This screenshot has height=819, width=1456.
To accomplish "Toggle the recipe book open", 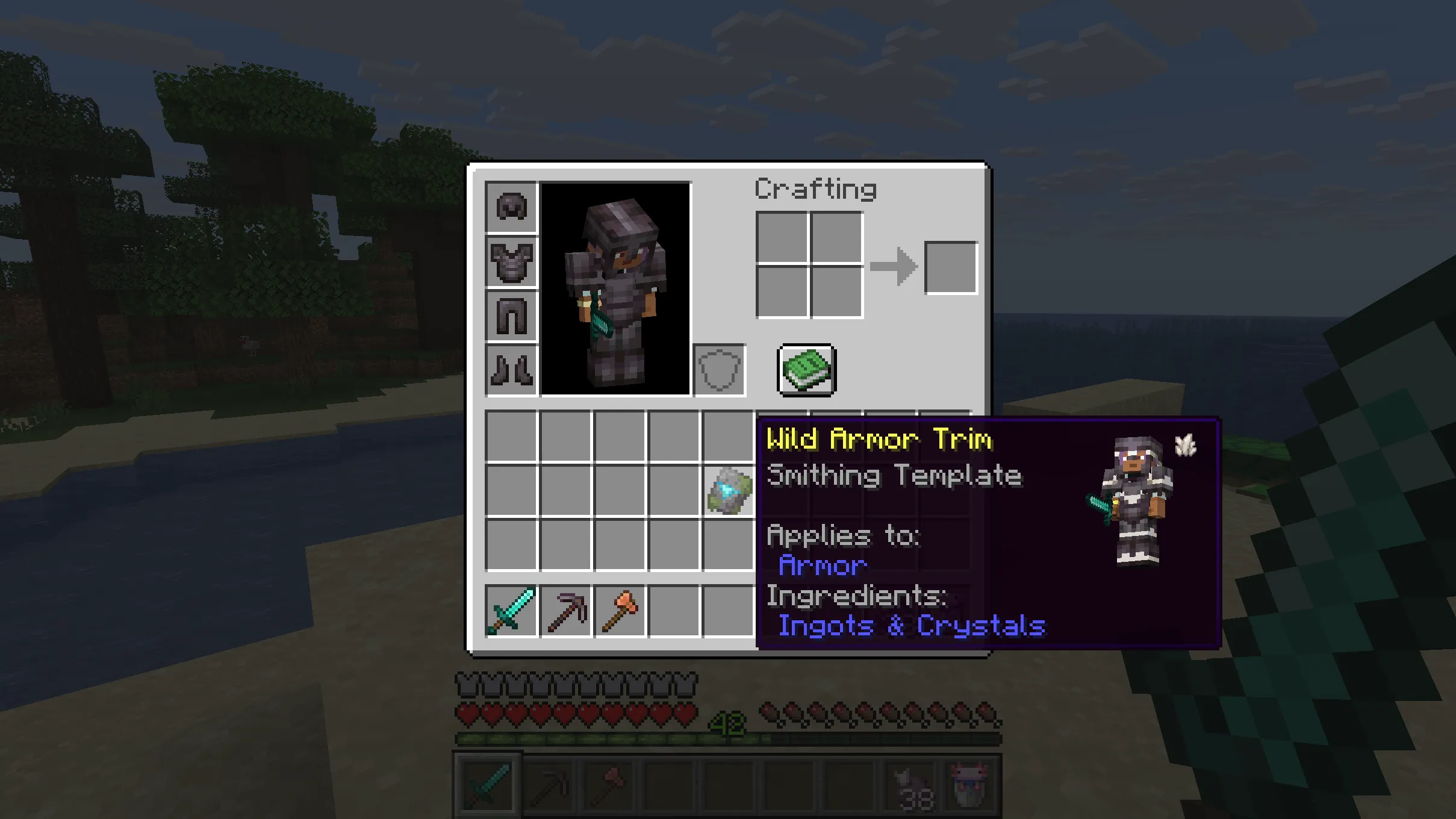I will point(806,369).
